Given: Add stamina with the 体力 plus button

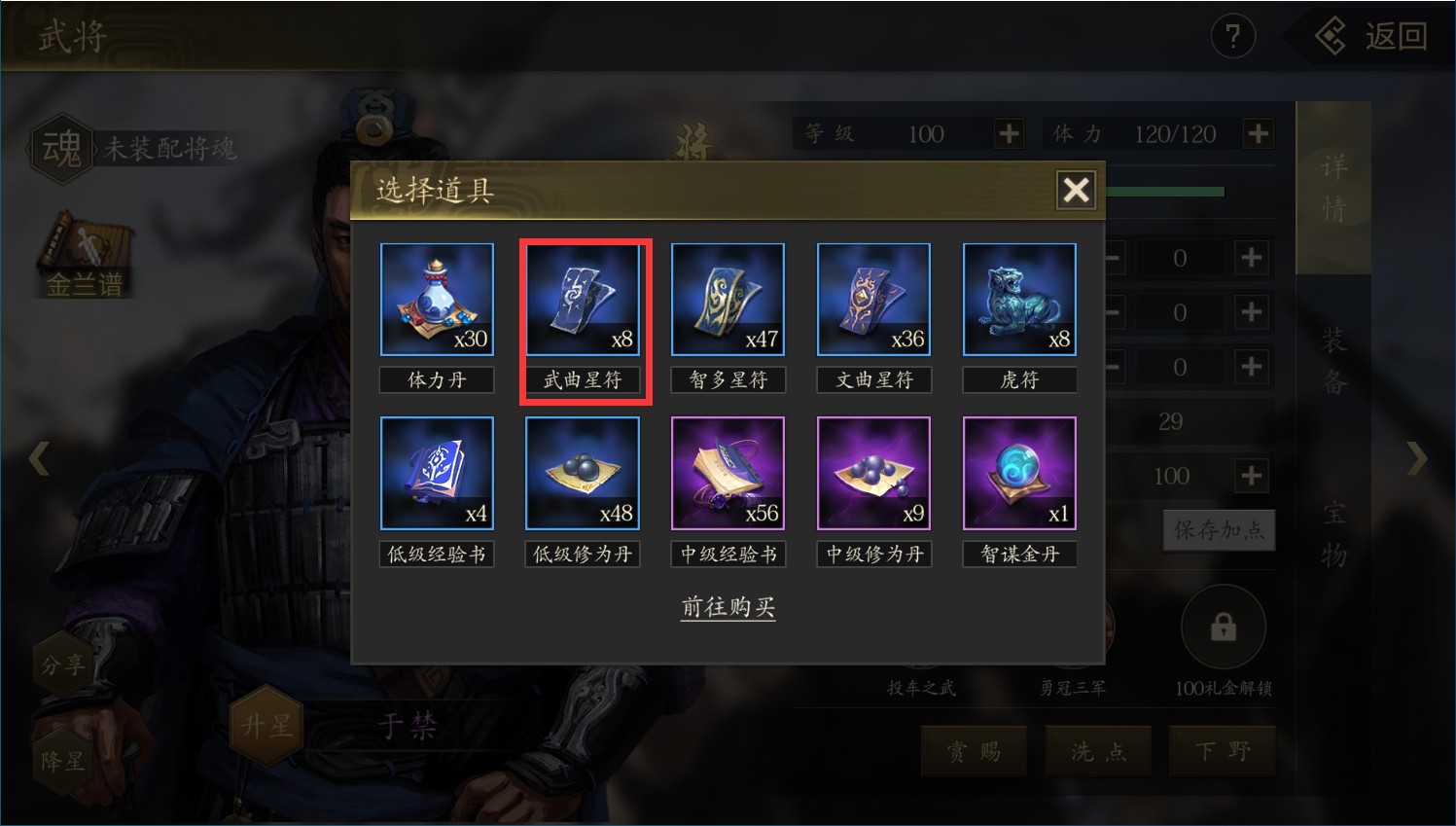Looking at the screenshot, I should pyautogui.click(x=1258, y=133).
